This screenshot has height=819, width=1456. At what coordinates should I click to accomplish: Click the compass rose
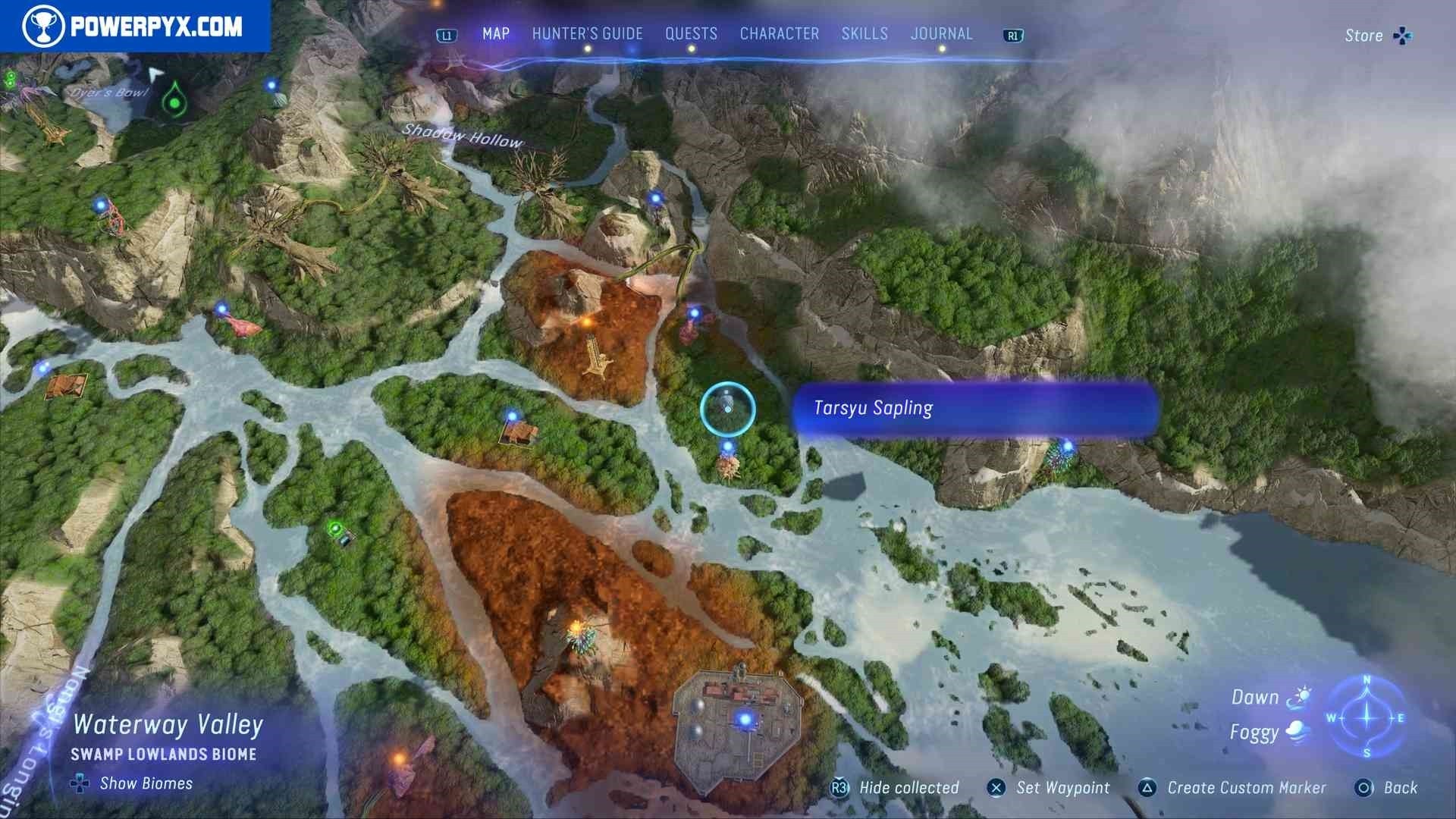[1367, 717]
